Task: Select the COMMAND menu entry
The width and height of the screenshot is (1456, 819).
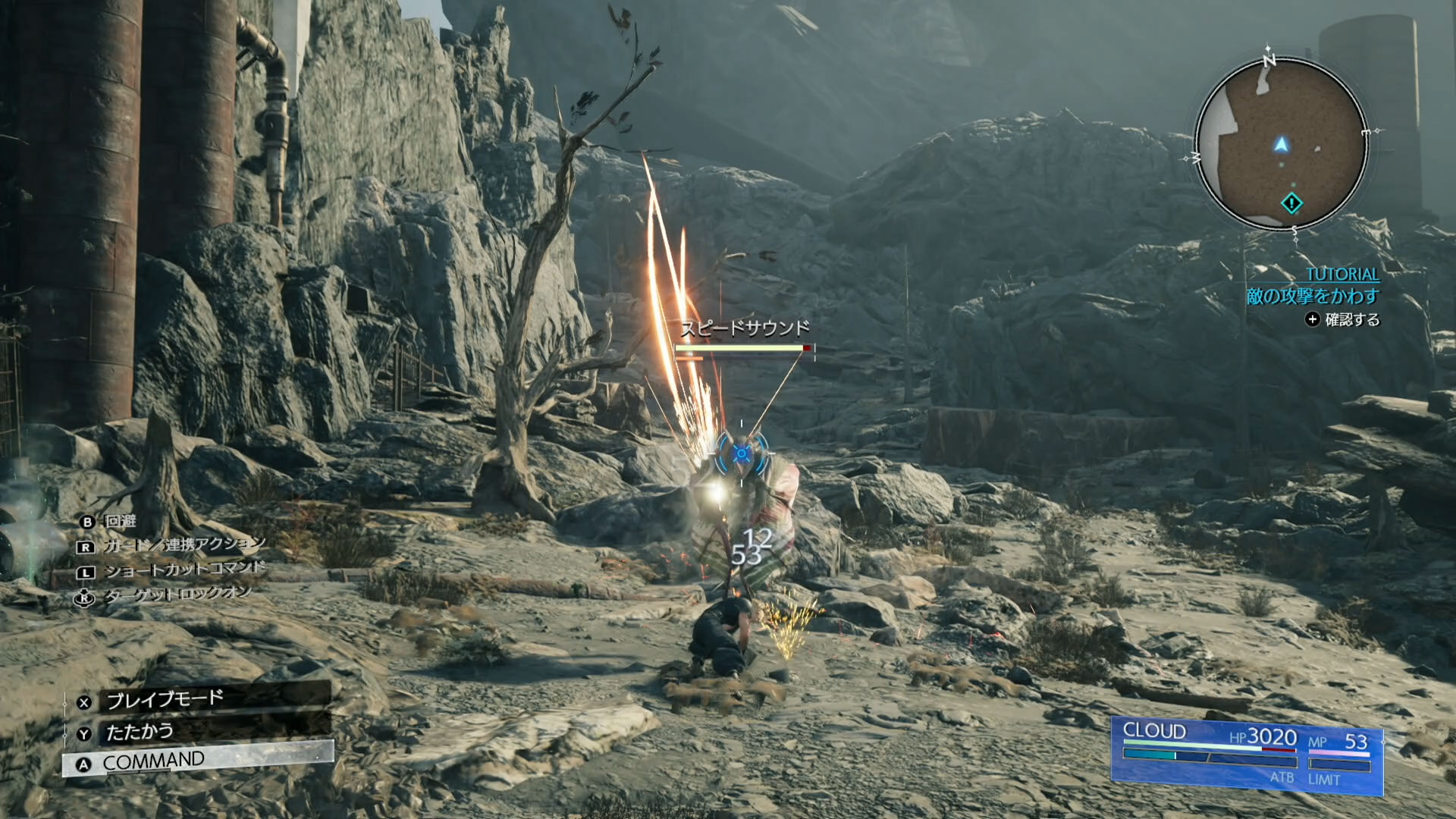Action: [197, 761]
